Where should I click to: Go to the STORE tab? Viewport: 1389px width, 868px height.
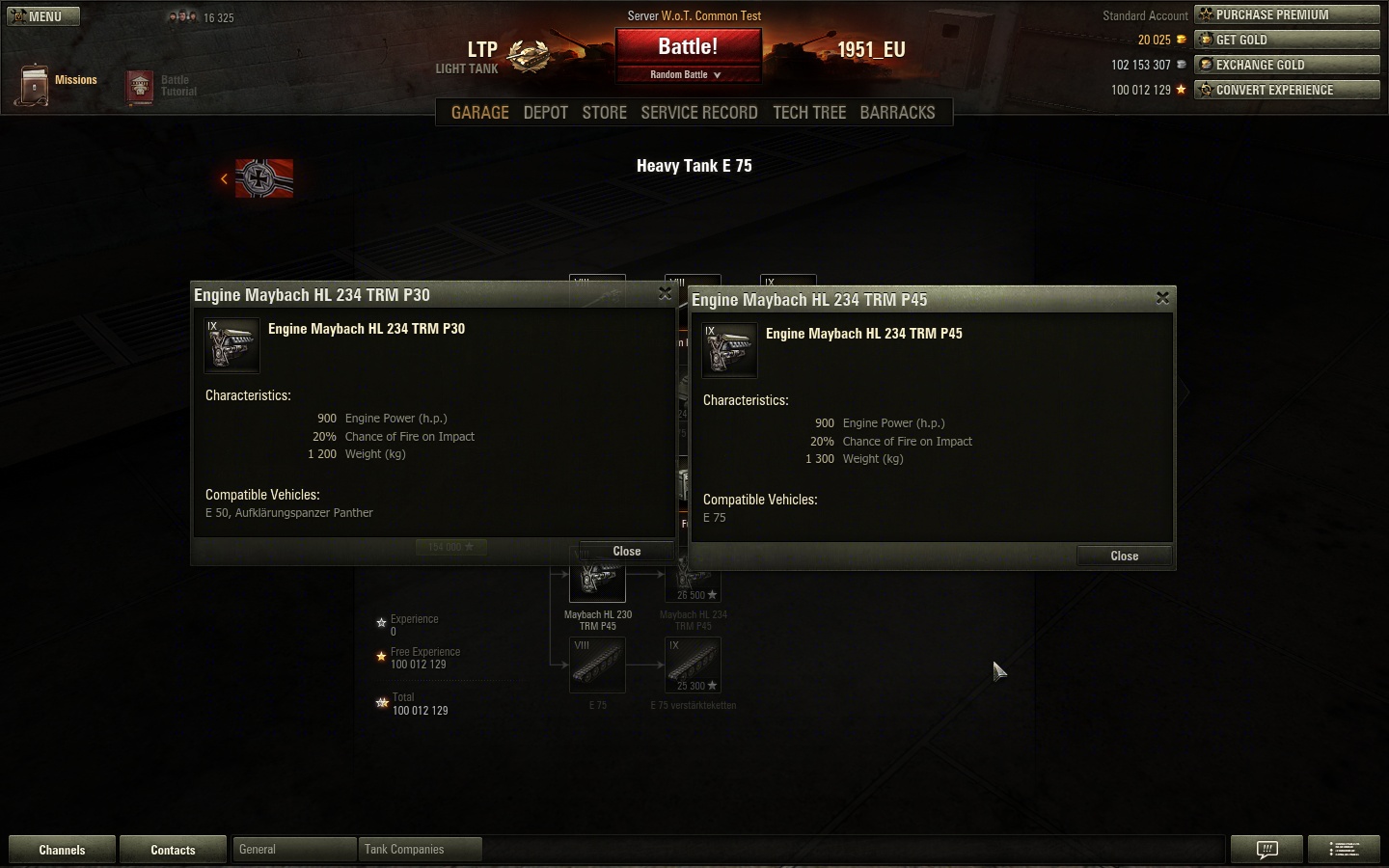tap(604, 113)
